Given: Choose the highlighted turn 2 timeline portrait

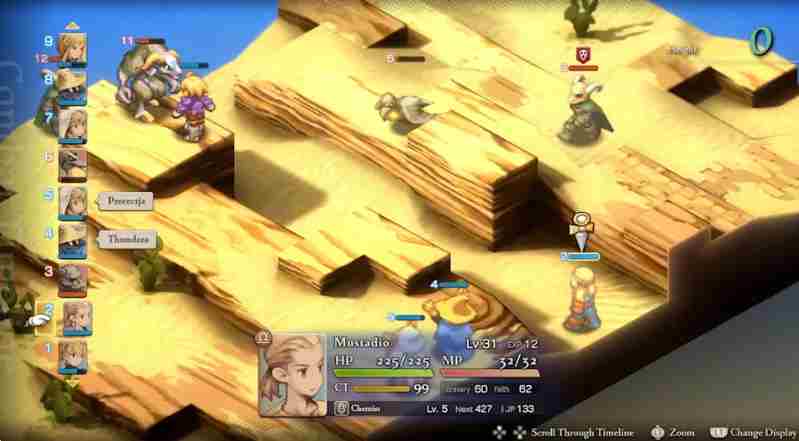Looking at the screenshot, I should pyautogui.click(x=77, y=318).
